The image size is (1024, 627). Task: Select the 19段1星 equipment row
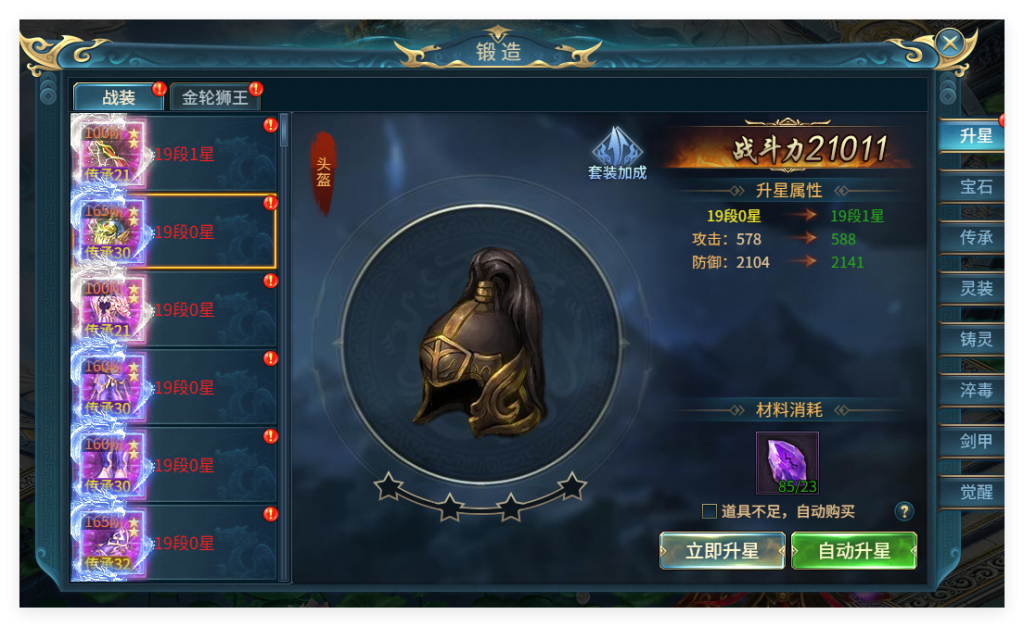pyautogui.click(x=175, y=154)
